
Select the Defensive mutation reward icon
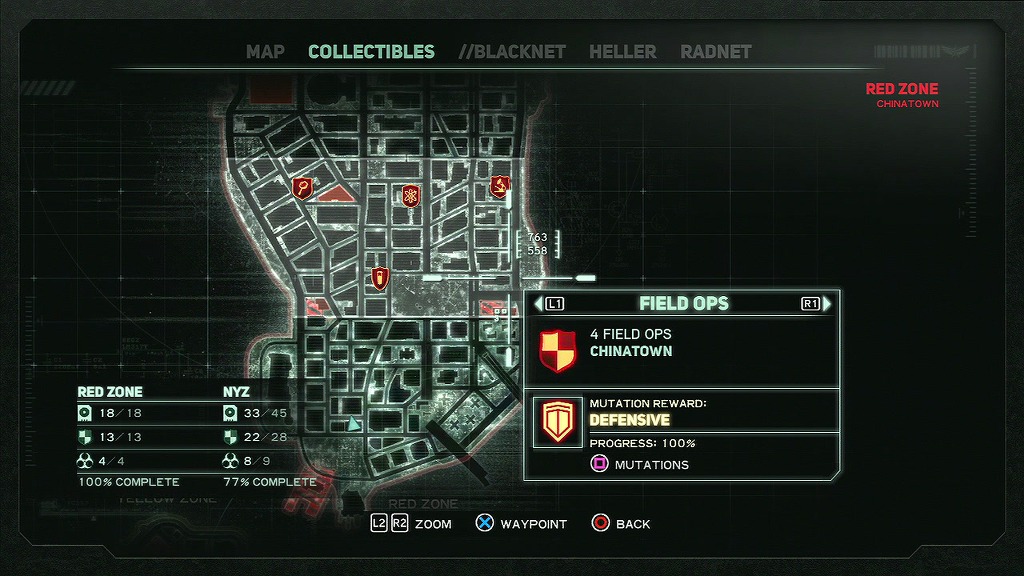(x=557, y=422)
